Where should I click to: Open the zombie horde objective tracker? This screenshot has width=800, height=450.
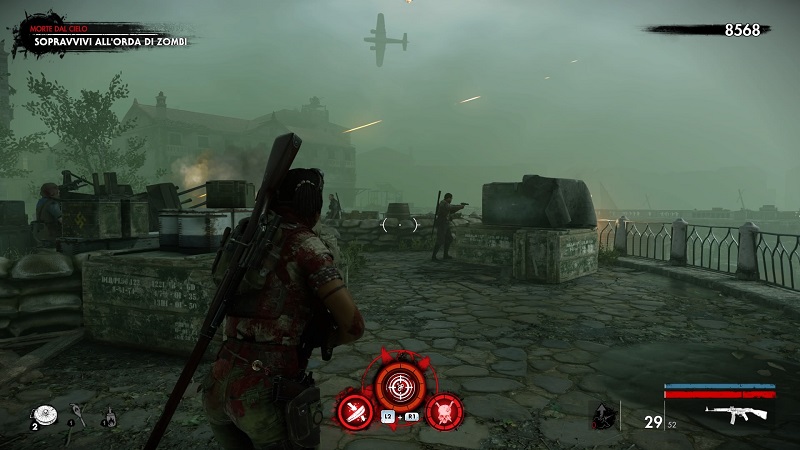[110, 41]
